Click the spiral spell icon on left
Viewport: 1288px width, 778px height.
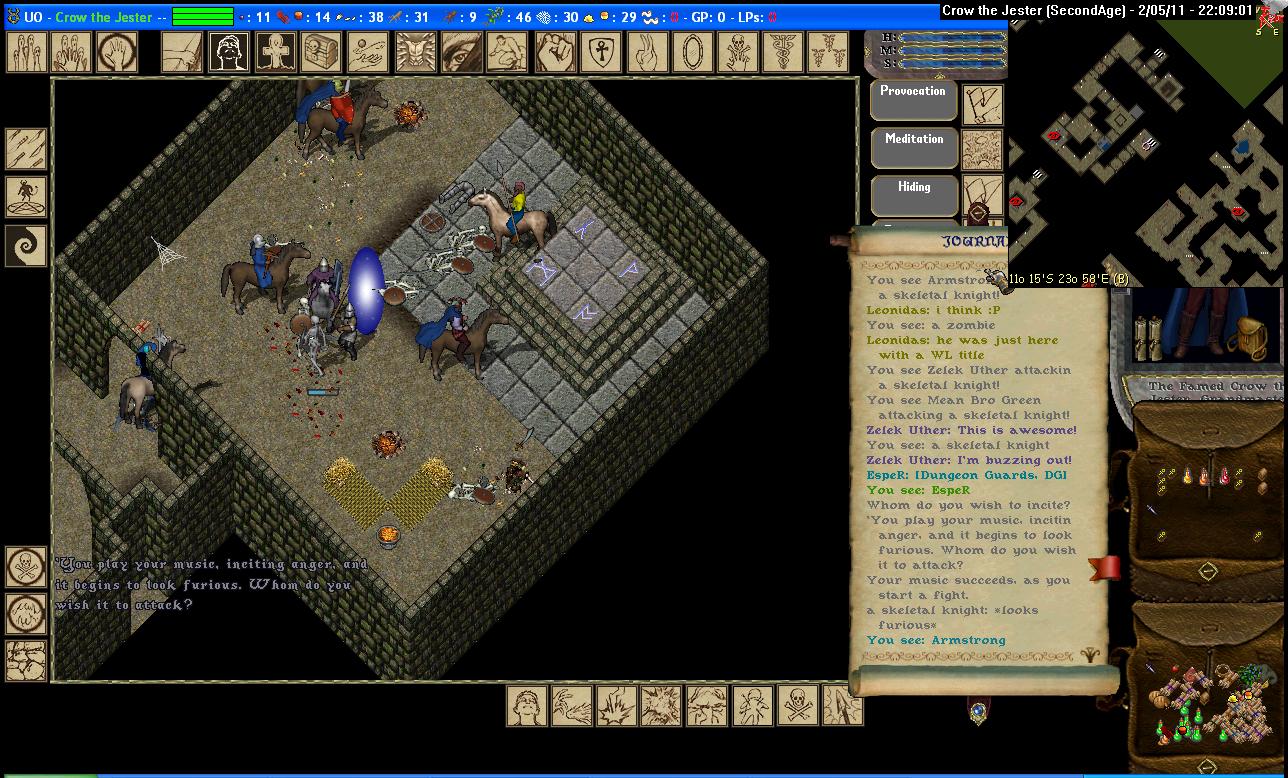point(26,245)
